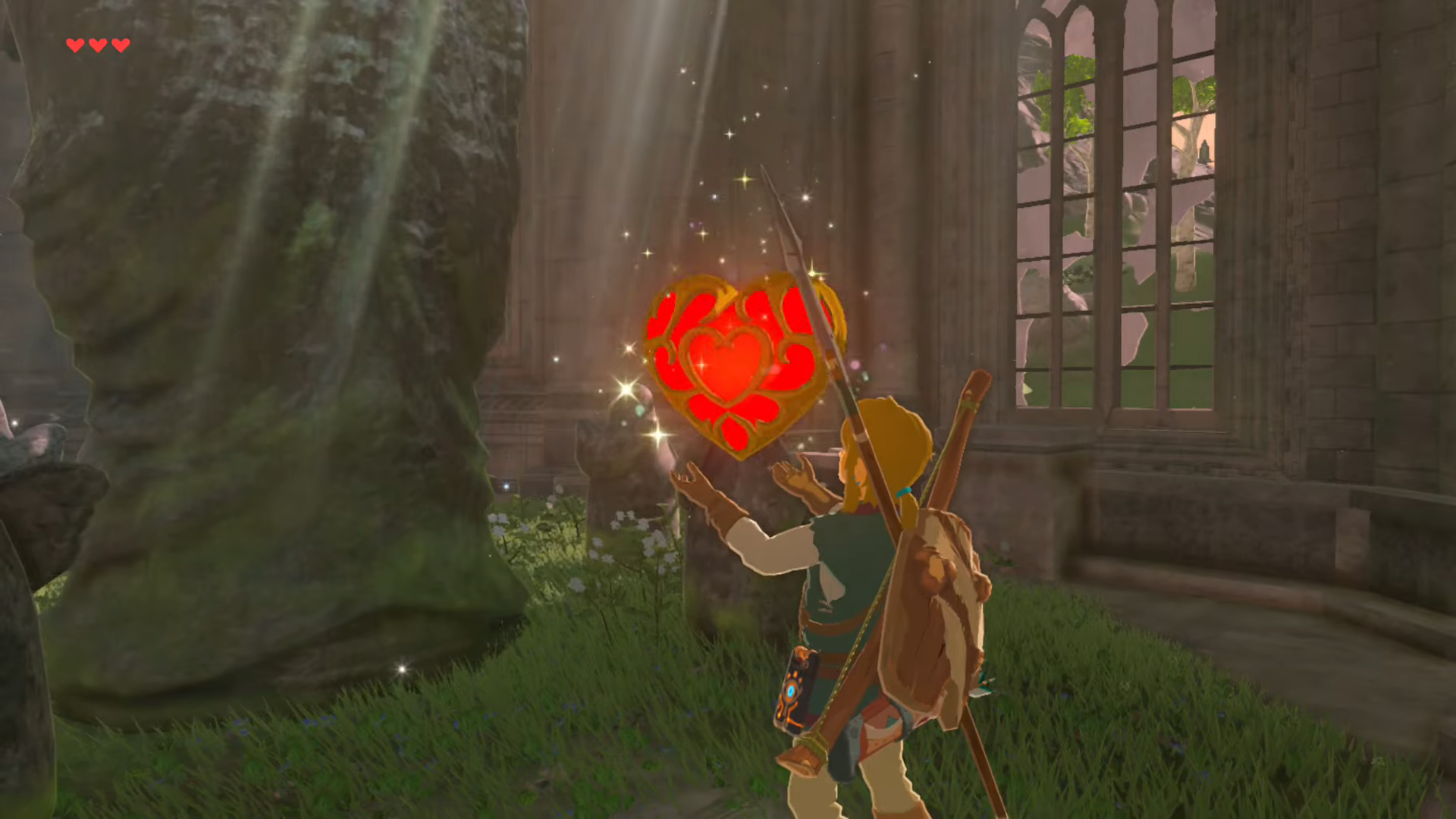Click the first heart in the health meter
Screen dimensions: 1456x819
click(74, 44)
